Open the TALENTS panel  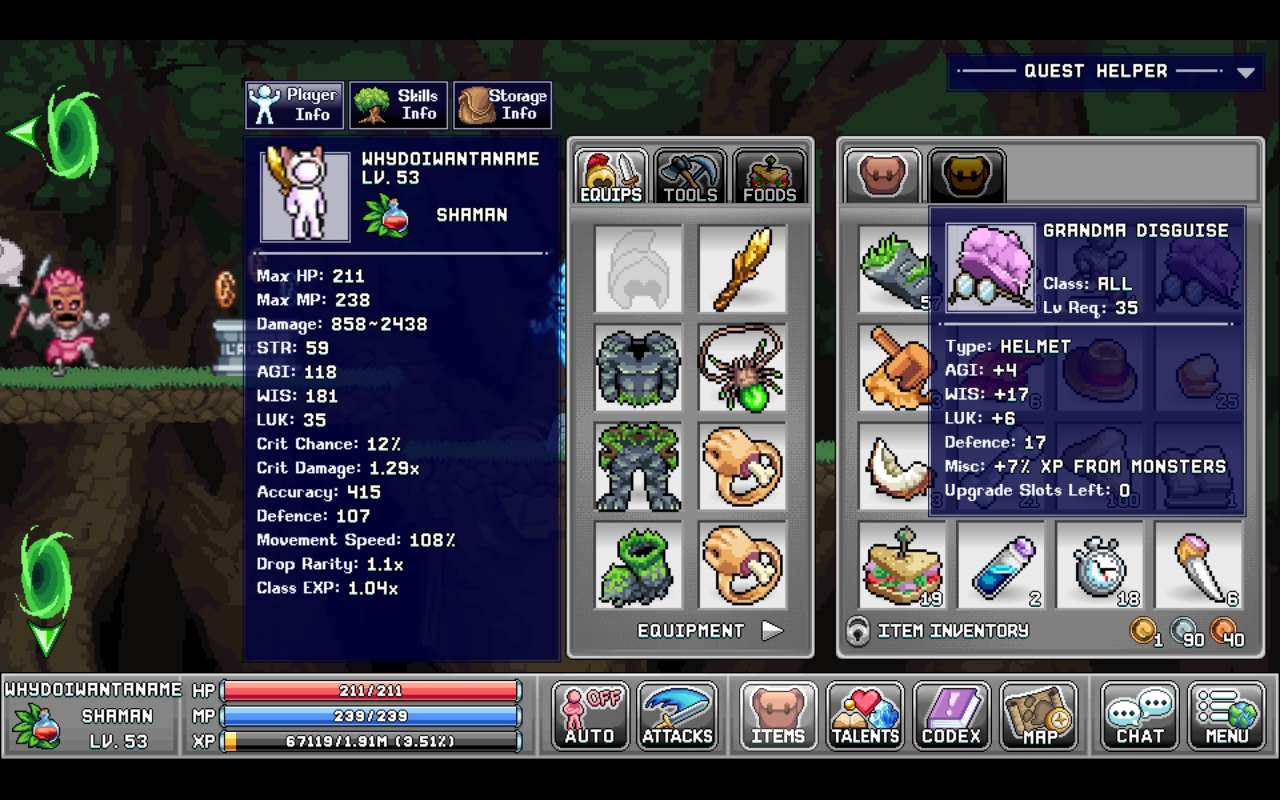point(865,715)
